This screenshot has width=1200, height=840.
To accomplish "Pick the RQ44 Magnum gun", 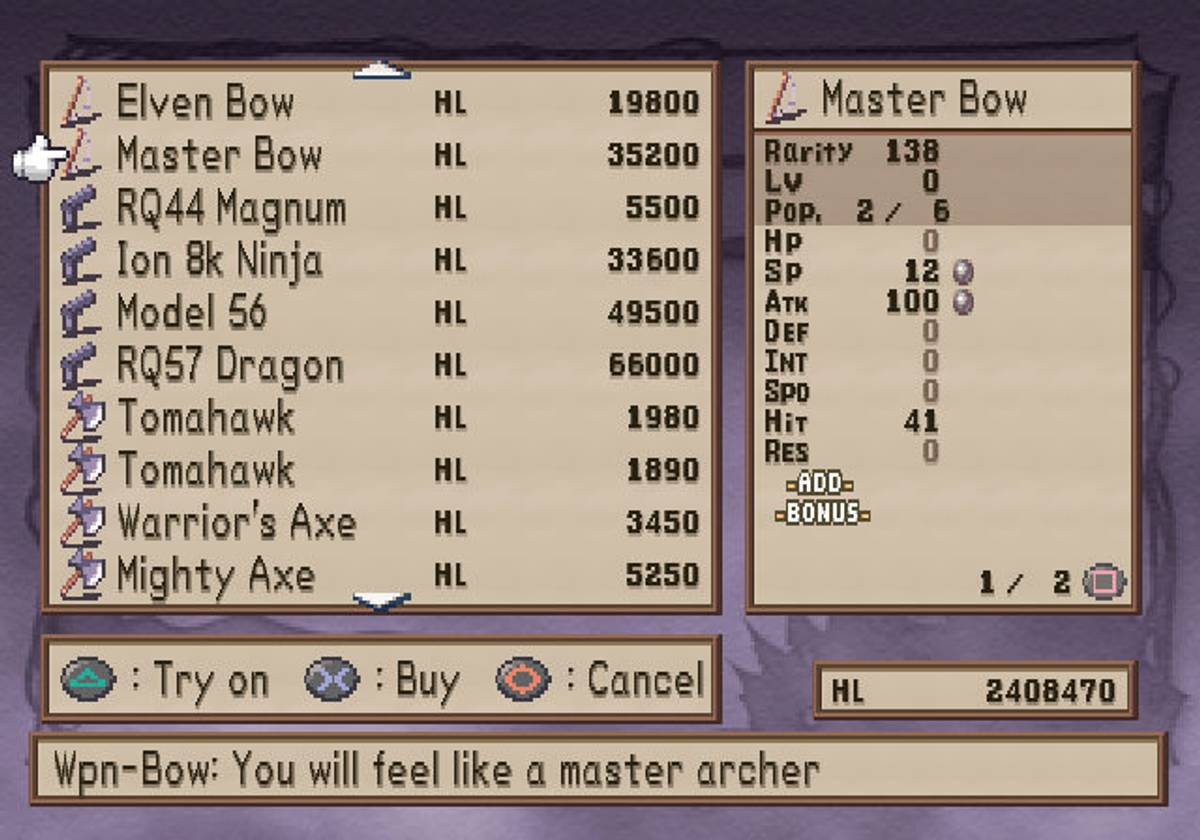I will [231, 208].
